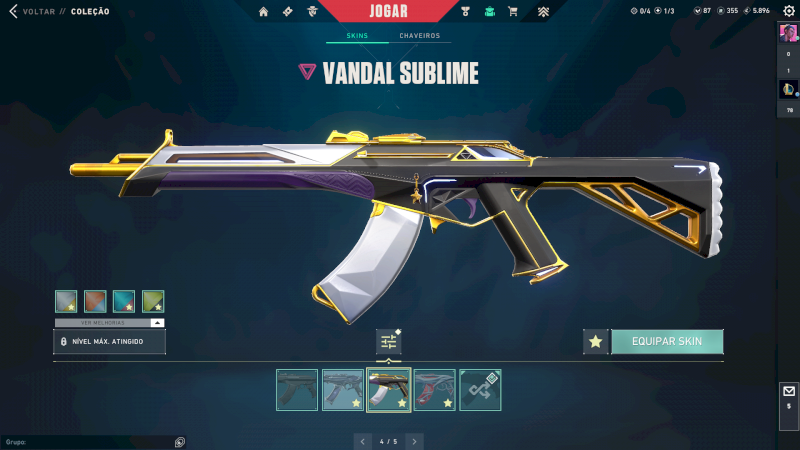Image resolution: width=800 pixels, height=450 pixels.
Task: Switch to the Chaveiros tab
Action: [x=419, y=36]
